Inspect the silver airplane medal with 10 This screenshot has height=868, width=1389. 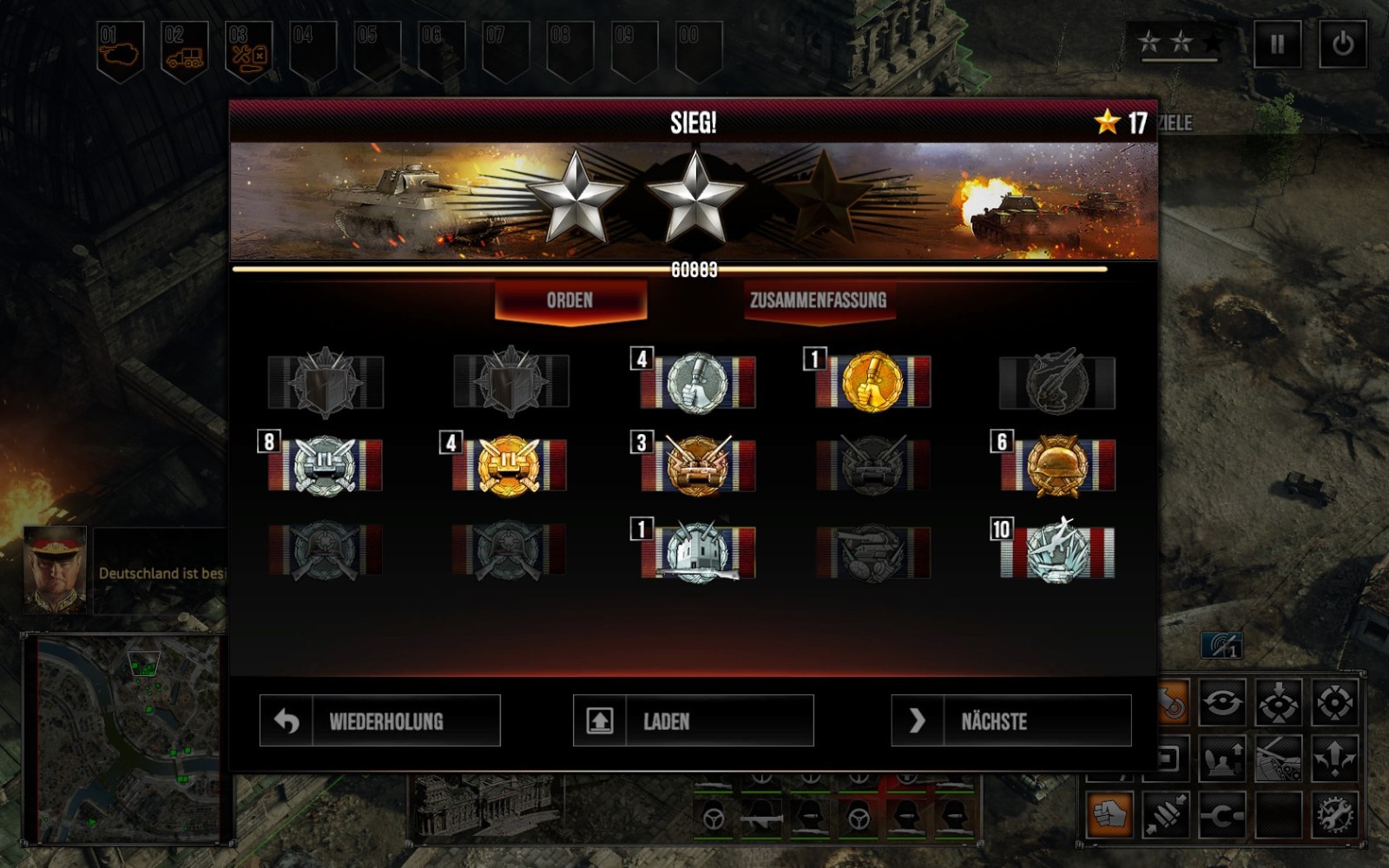pyautogui.click(x=1057, y=550)
